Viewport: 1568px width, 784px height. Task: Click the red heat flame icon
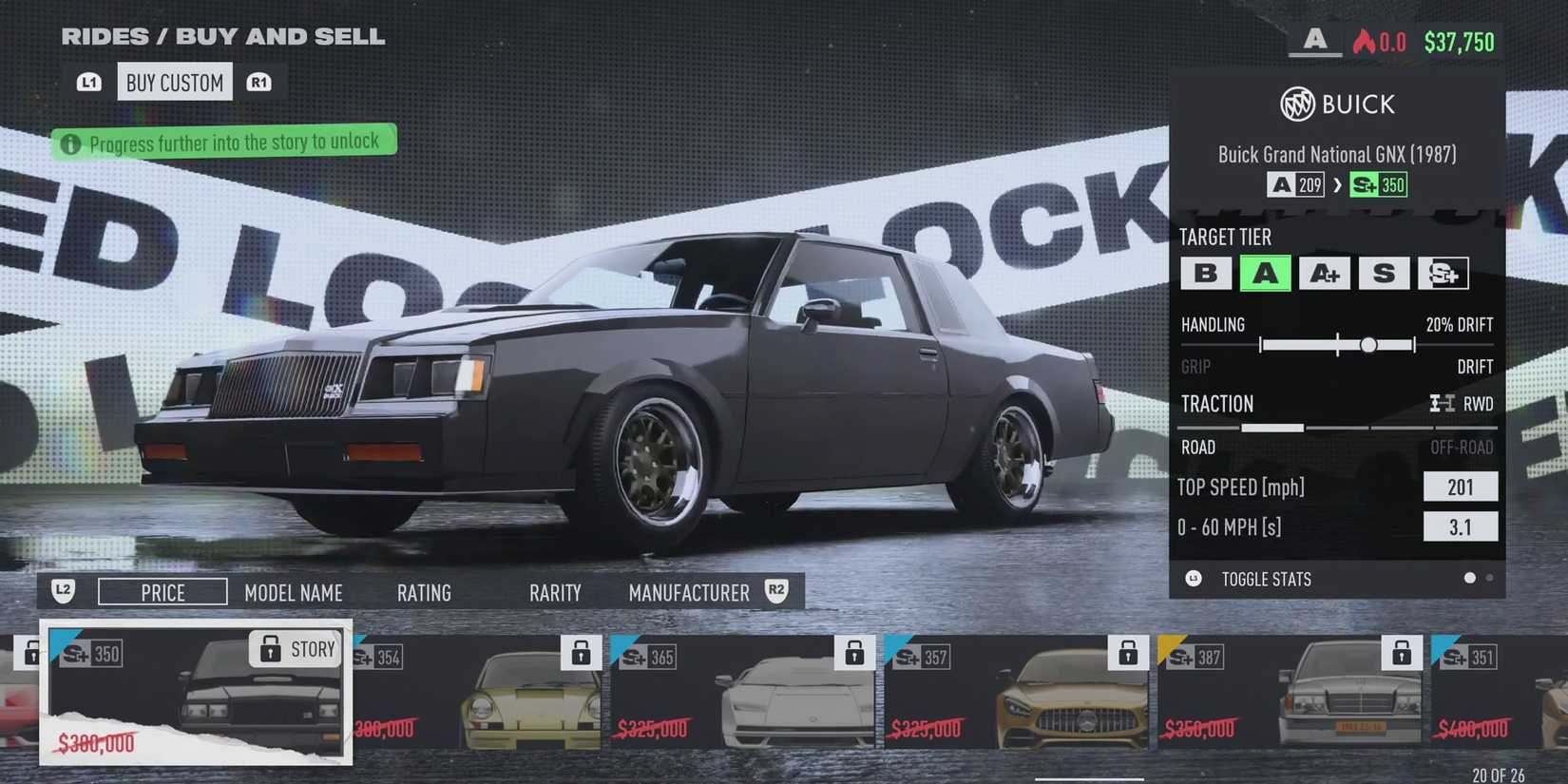pos(1365,41)
